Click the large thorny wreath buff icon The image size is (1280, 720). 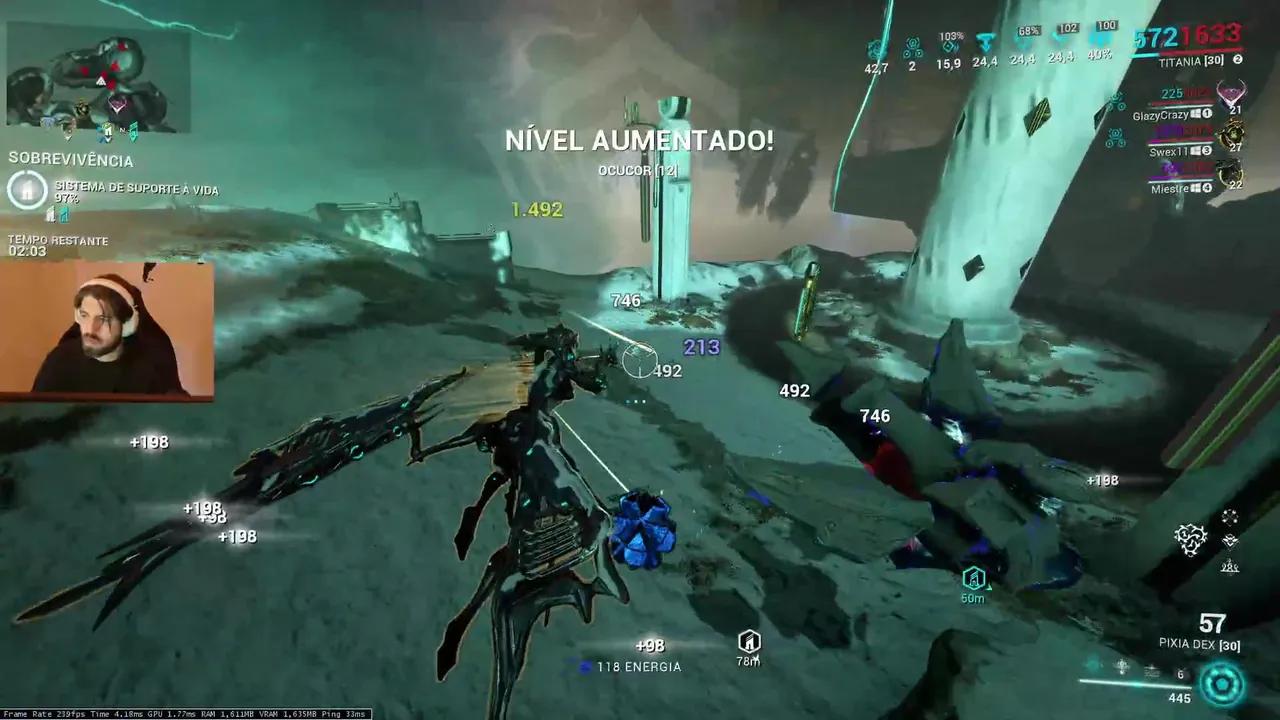[x=1190, y=540]
